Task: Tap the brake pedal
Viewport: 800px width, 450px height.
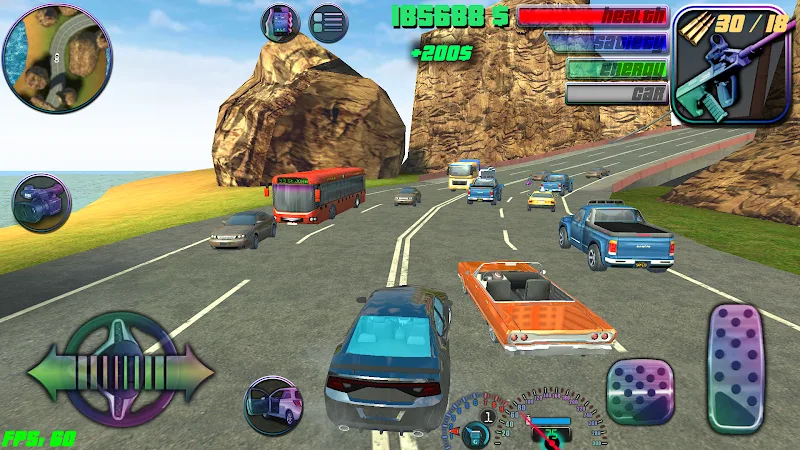Action: tap(640, 393)
